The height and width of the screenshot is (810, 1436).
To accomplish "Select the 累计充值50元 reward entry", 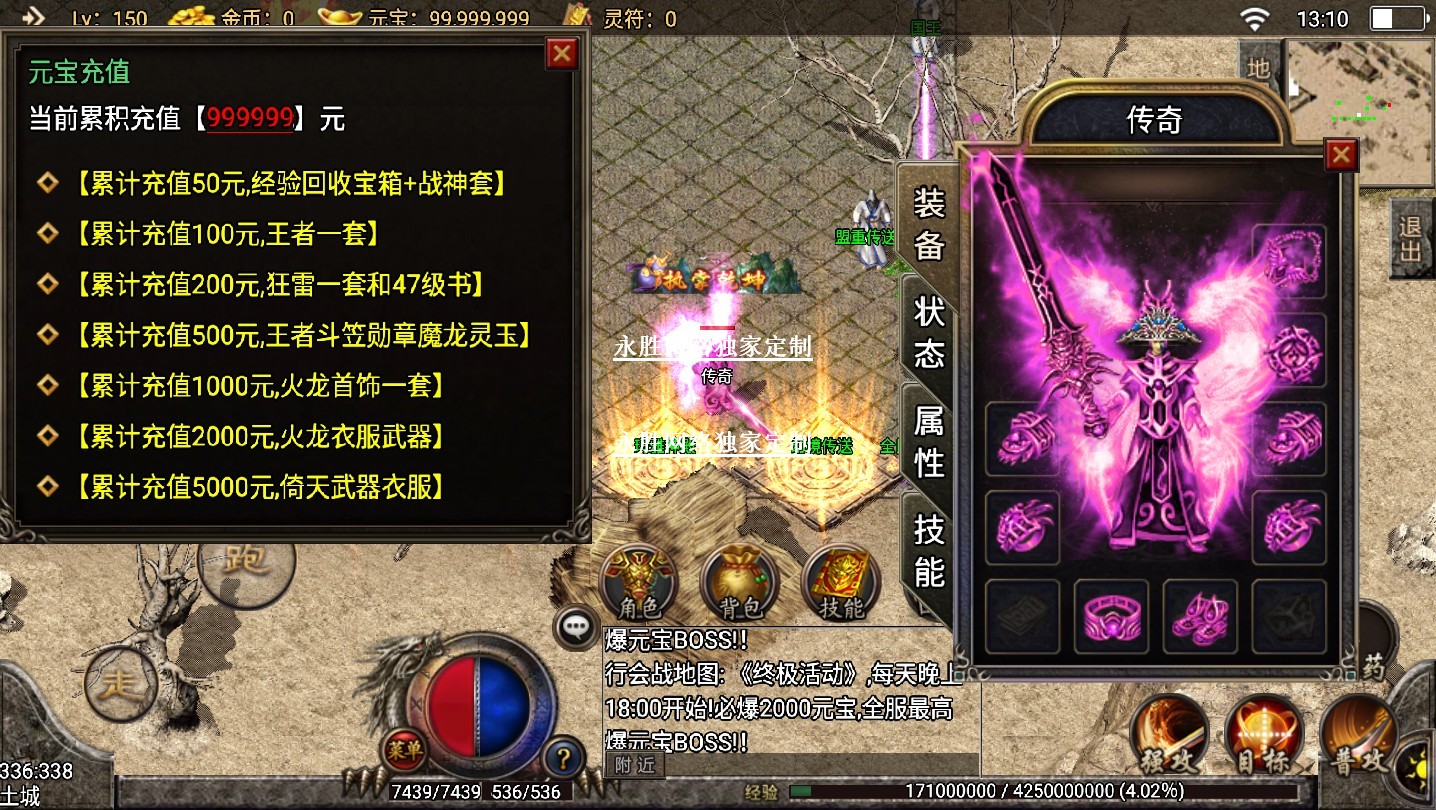I will [289, 183].
